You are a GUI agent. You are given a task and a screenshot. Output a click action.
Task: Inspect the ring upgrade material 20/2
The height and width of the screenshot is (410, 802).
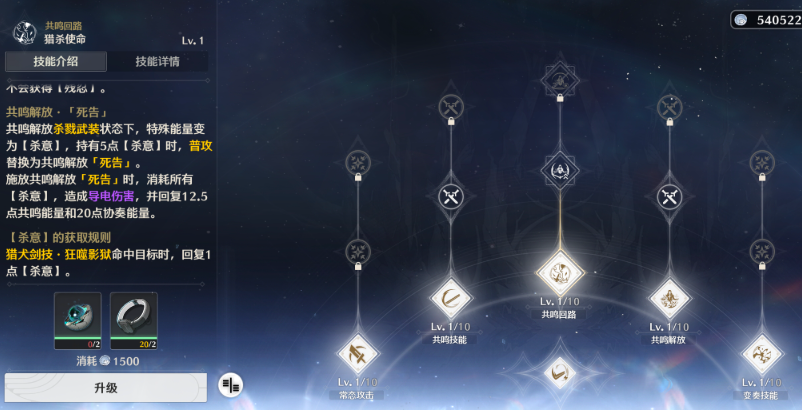point(133,318)
